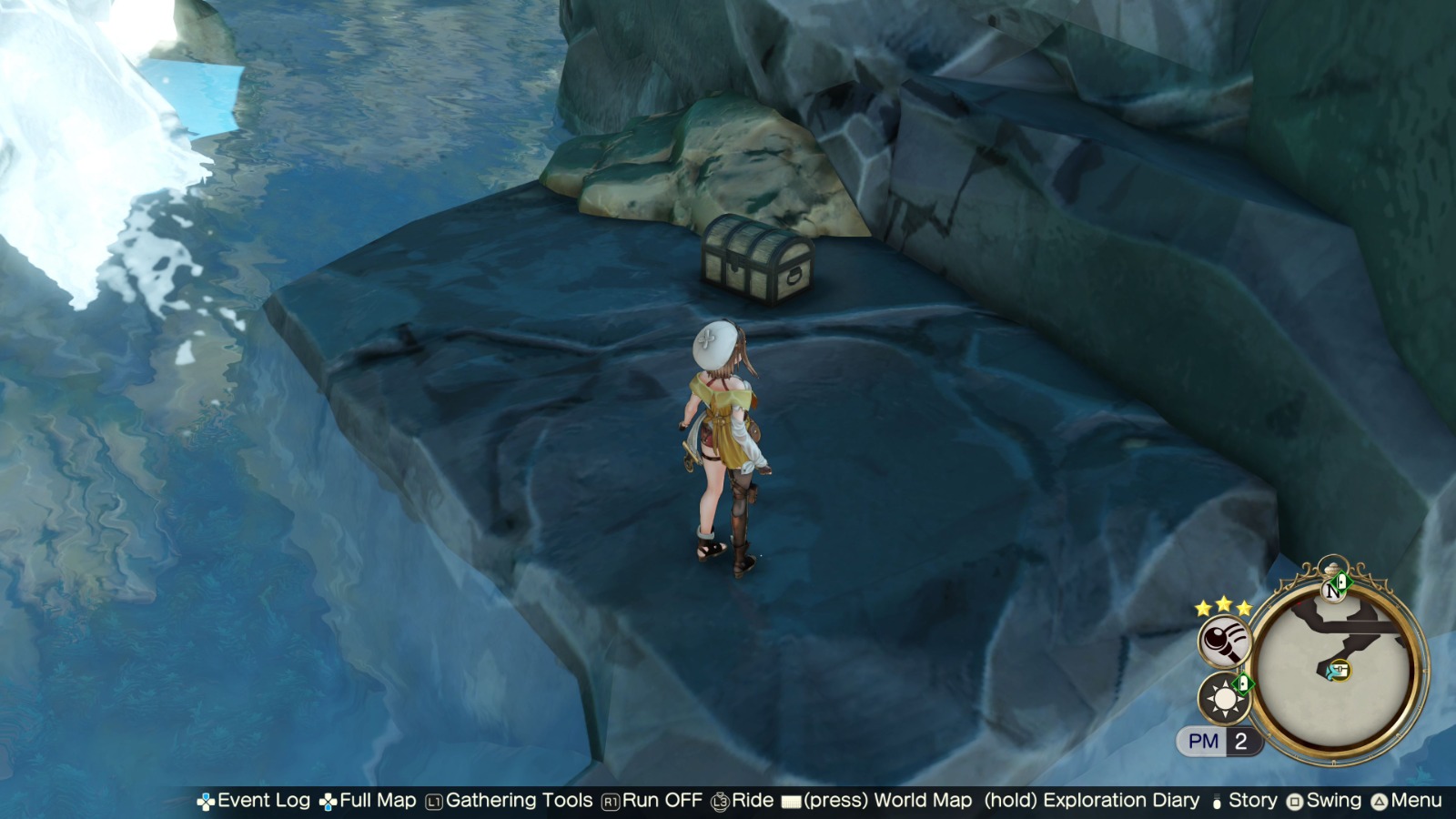Select the Swing square-button option
This screenshot has height=819, width=1456.
click(x=1297, y=802)
